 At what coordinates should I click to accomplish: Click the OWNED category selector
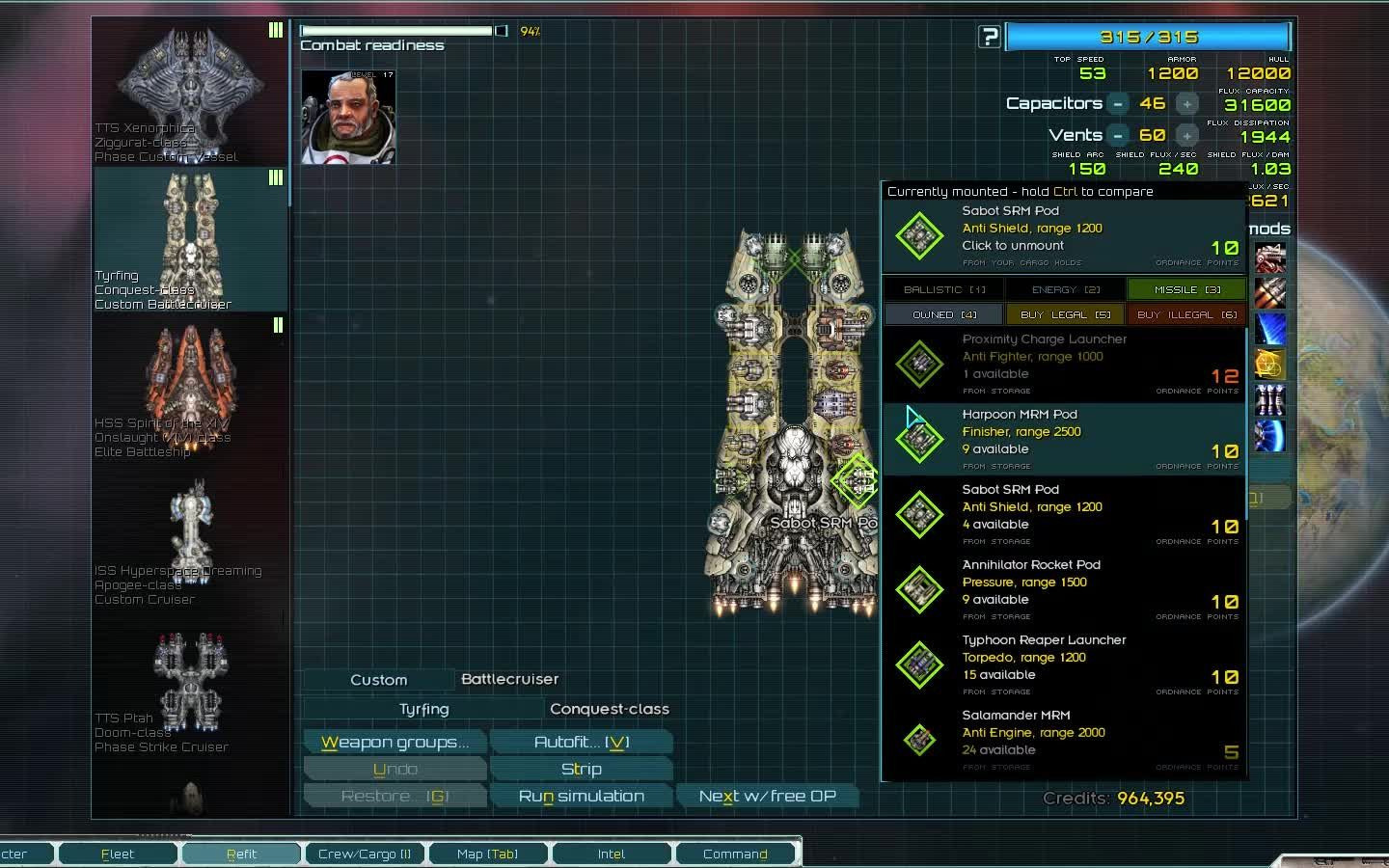coord(942,314)
